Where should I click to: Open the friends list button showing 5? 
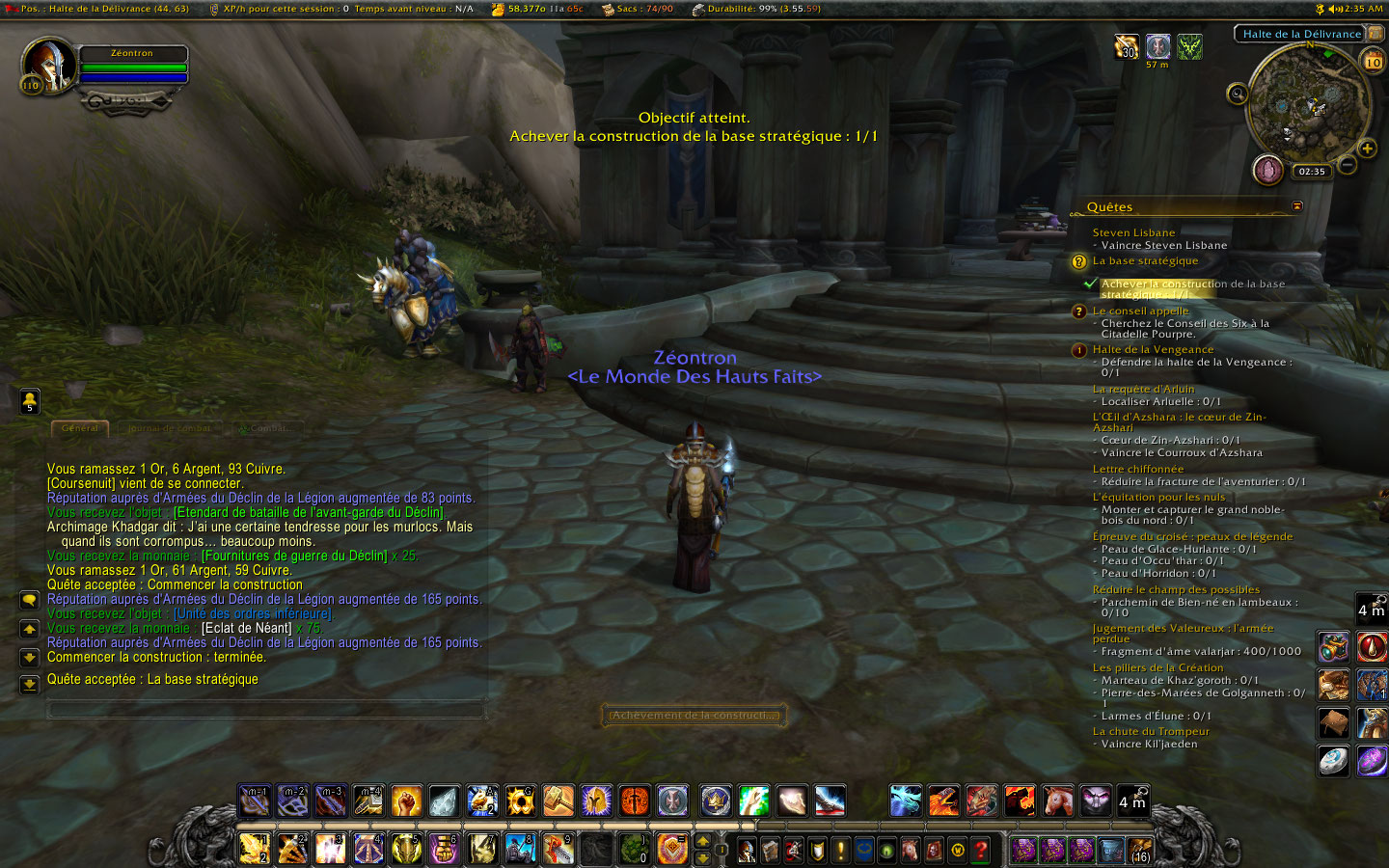pyautogui.click(x=30, y=399)
